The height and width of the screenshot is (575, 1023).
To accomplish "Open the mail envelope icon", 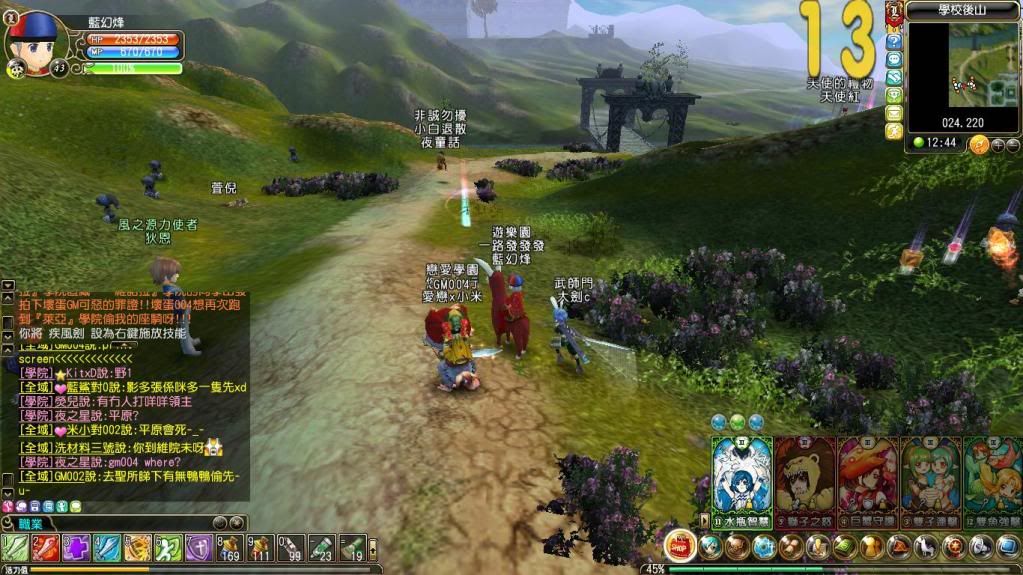I will click(x=894, y=113).
